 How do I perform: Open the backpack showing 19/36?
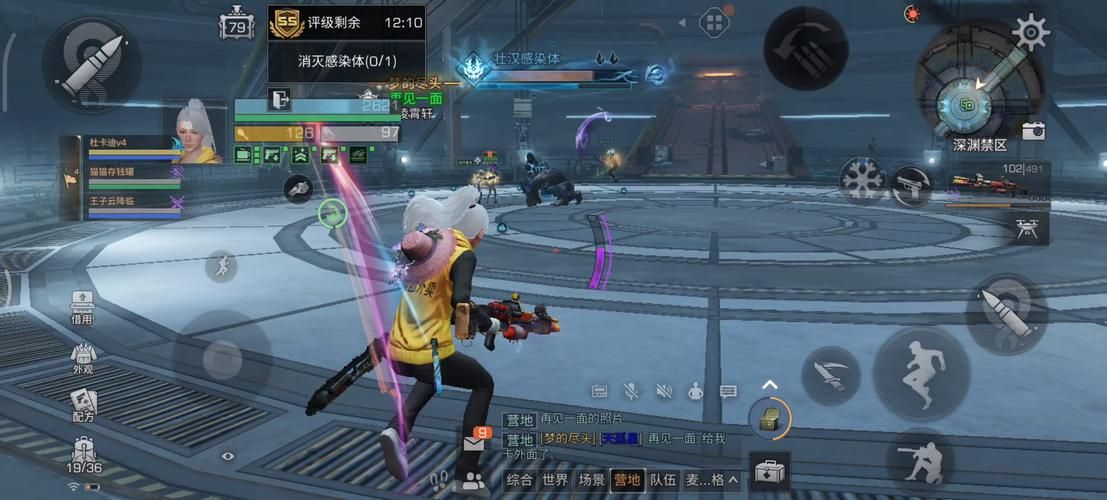84,455
